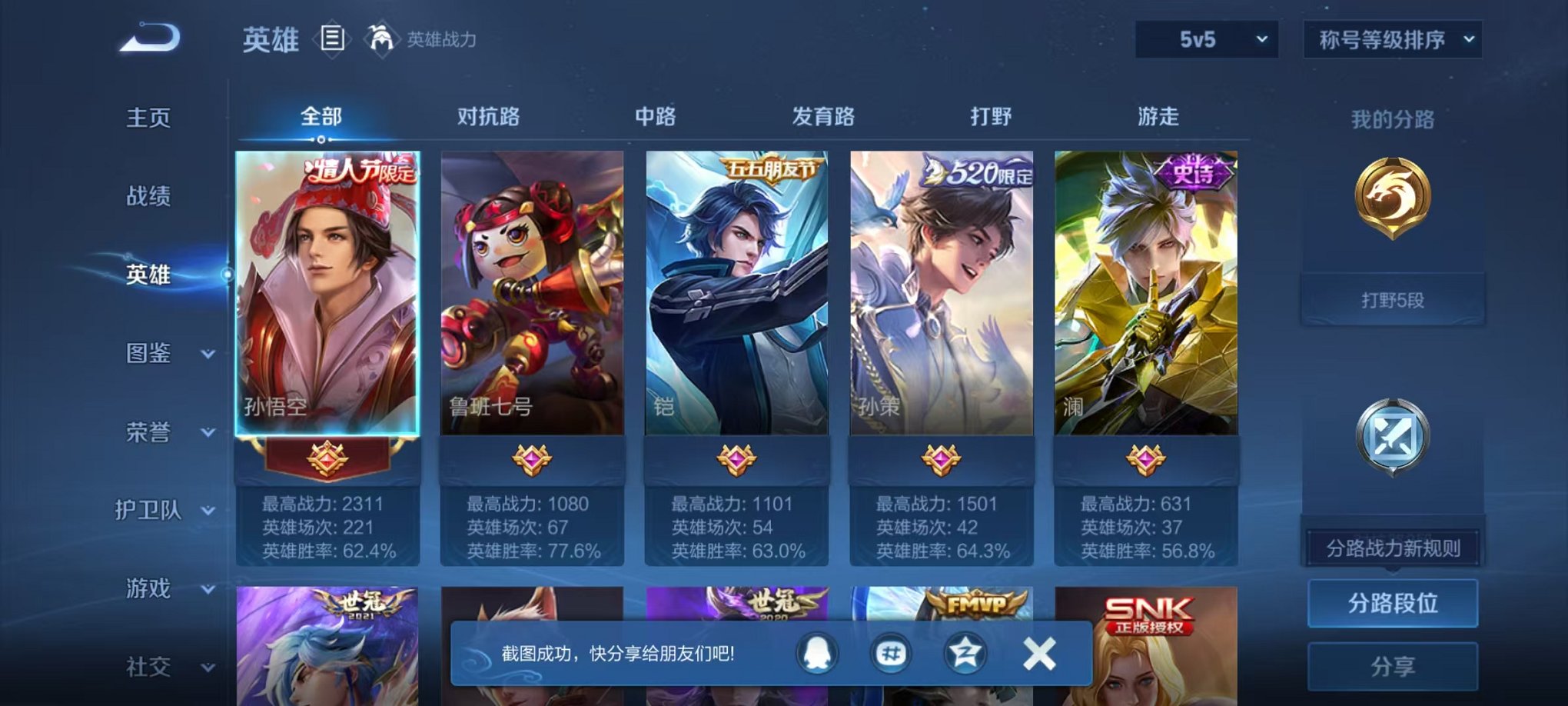Click the hero list icon beside 英雄 title
Screen dimensions: 1568x706
click(334, 38)
